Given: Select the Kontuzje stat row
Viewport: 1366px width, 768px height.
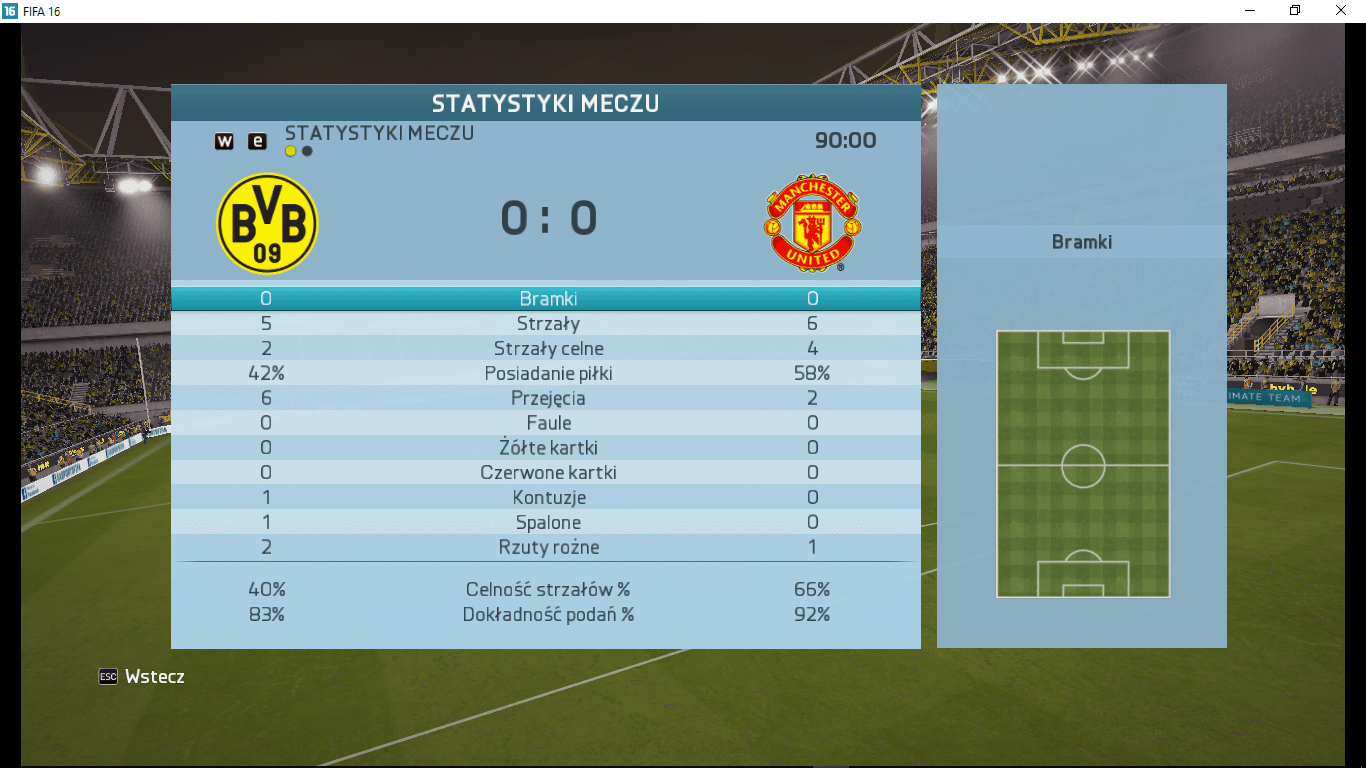Looking at the screenshot, I should (547, 498).
